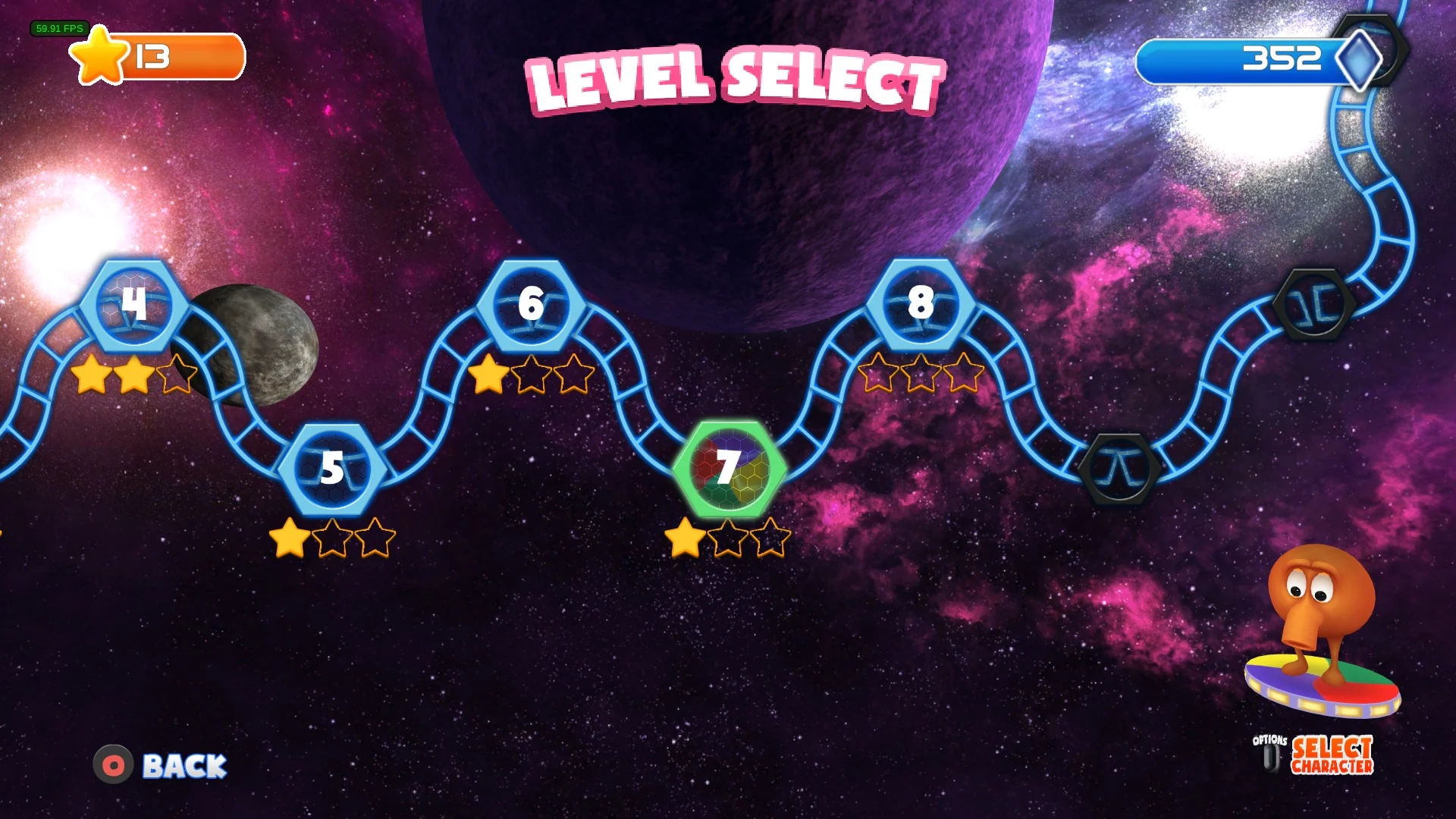Click the first filled star under level 7
The image size is (1456, 819).
coord(687,540)
